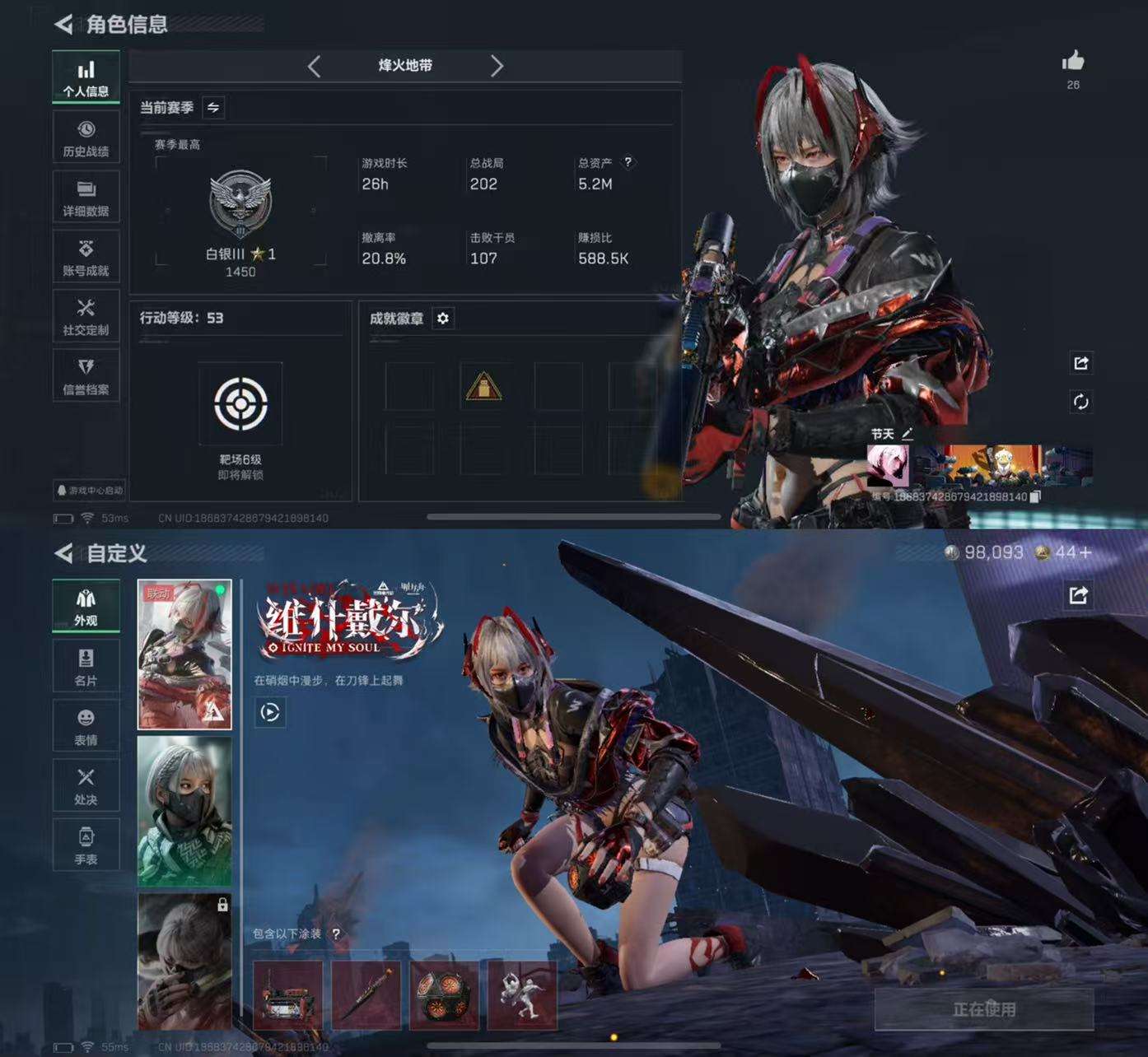Viewport: 1148px width, 1057px height.
Task: Open the 账号成就 account achievements panel
Action: [x=86, y=256]
